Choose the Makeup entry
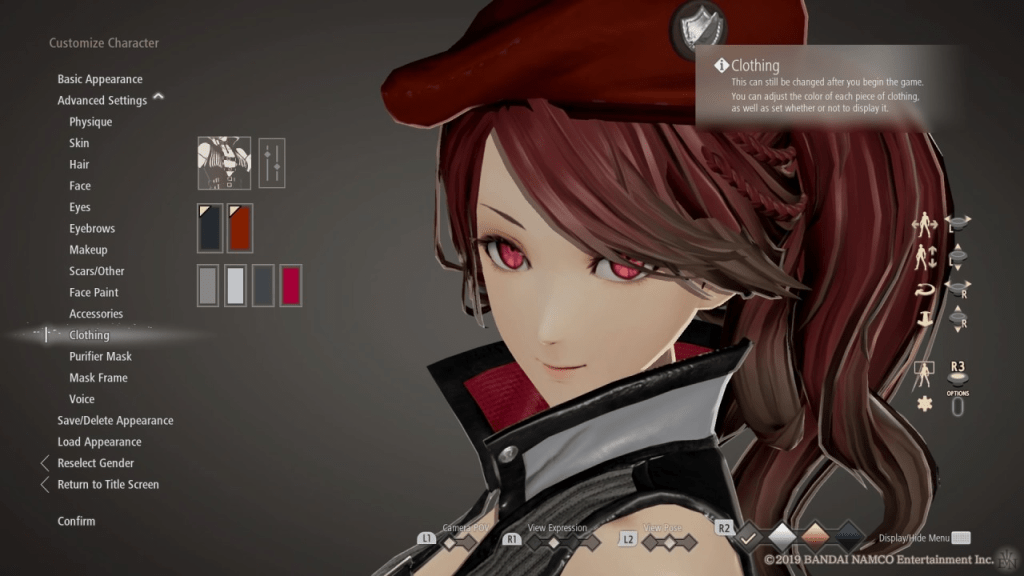 pos(88,250)
